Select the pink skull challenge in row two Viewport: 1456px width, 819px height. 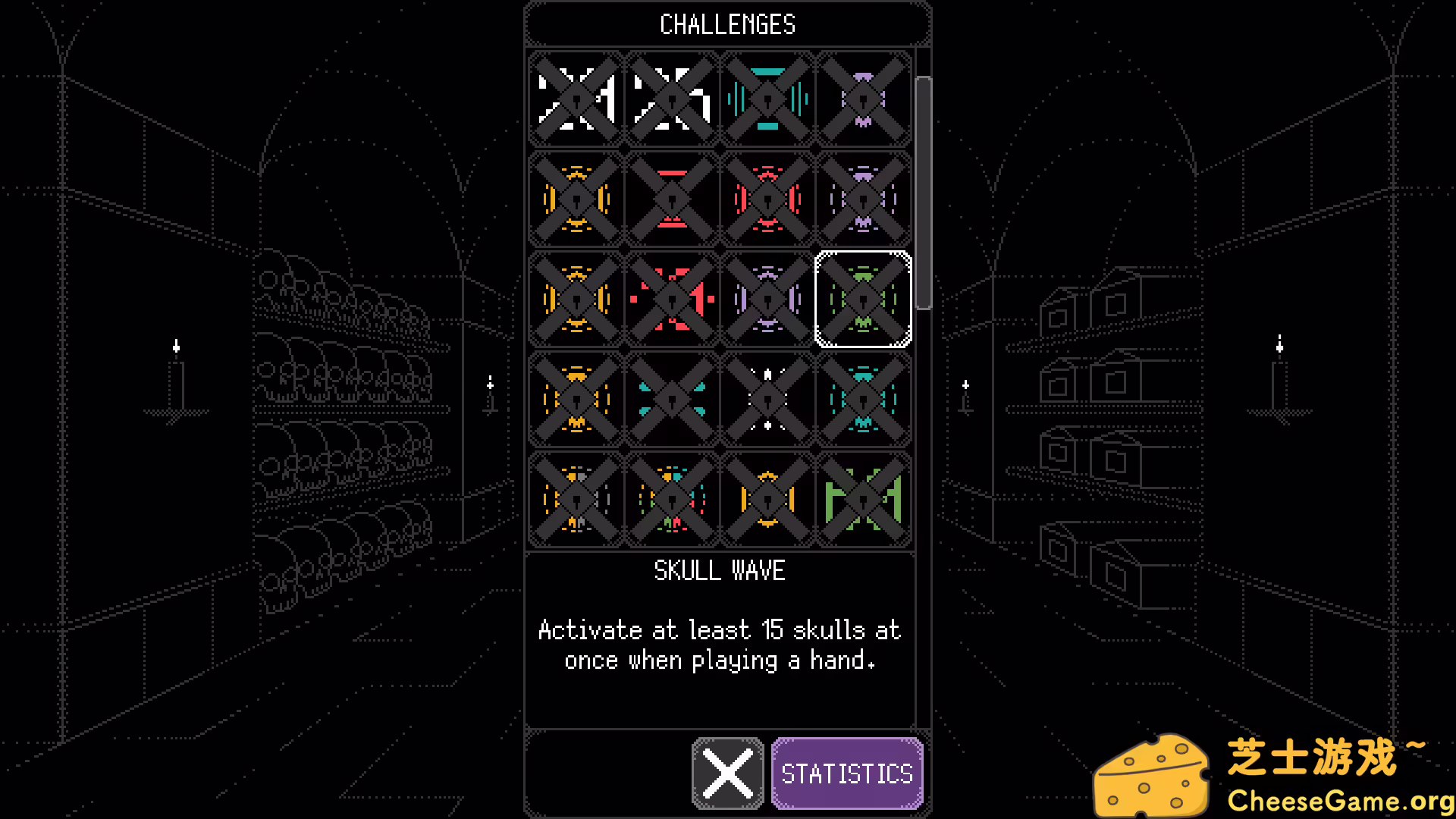(x=767, y=199)
